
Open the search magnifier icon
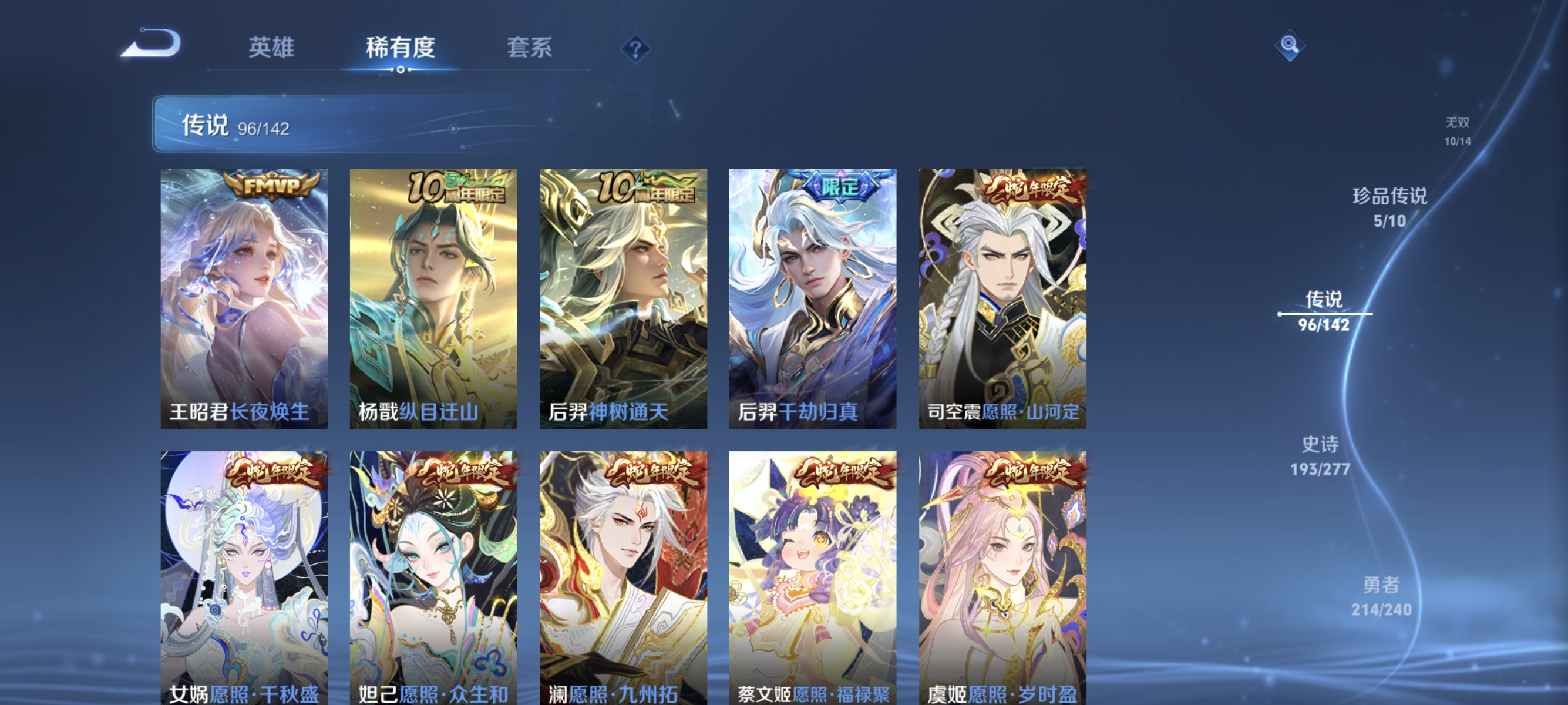tap(1290, 46)
